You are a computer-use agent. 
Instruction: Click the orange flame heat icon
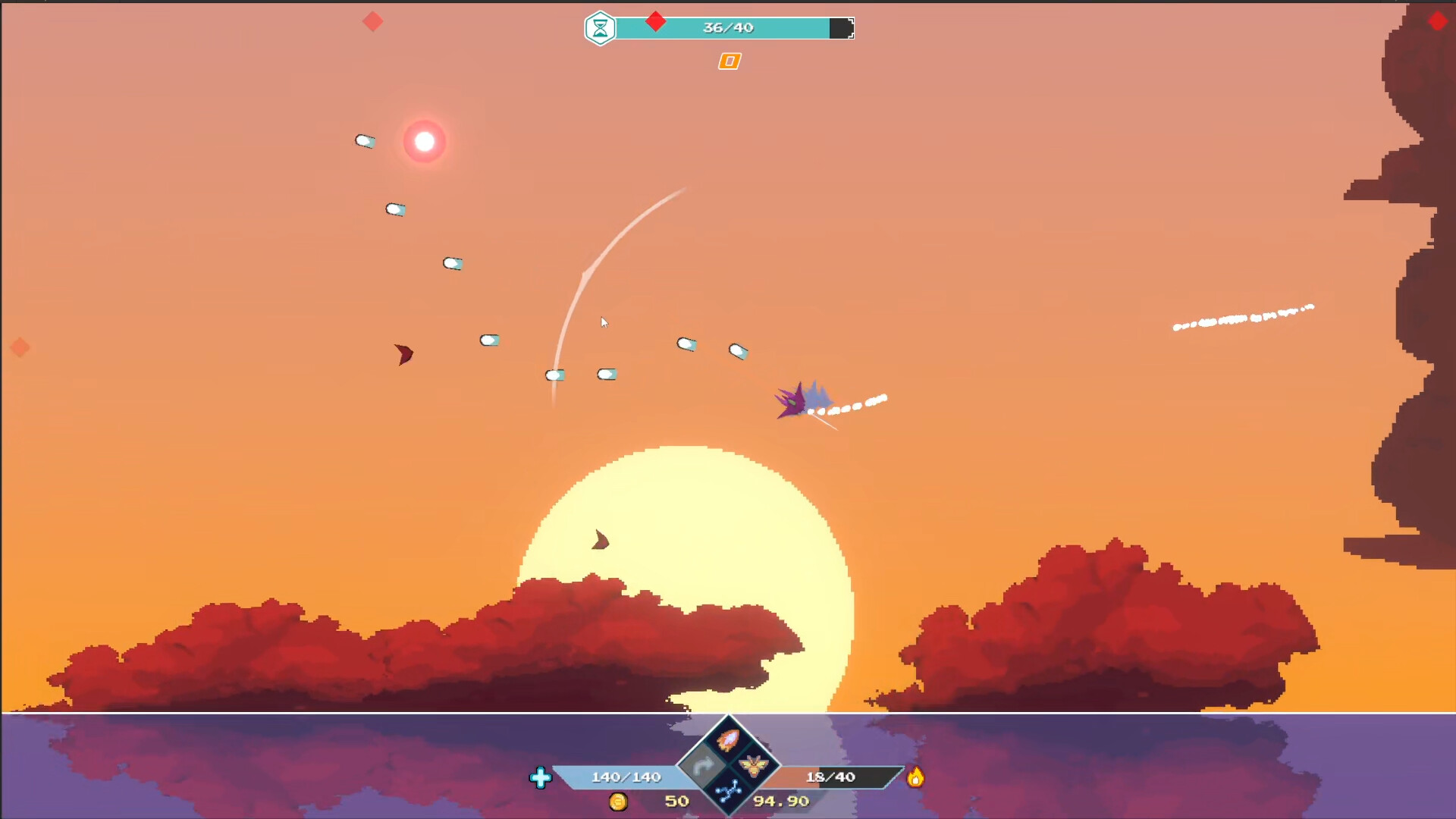[x=915, y=777]
